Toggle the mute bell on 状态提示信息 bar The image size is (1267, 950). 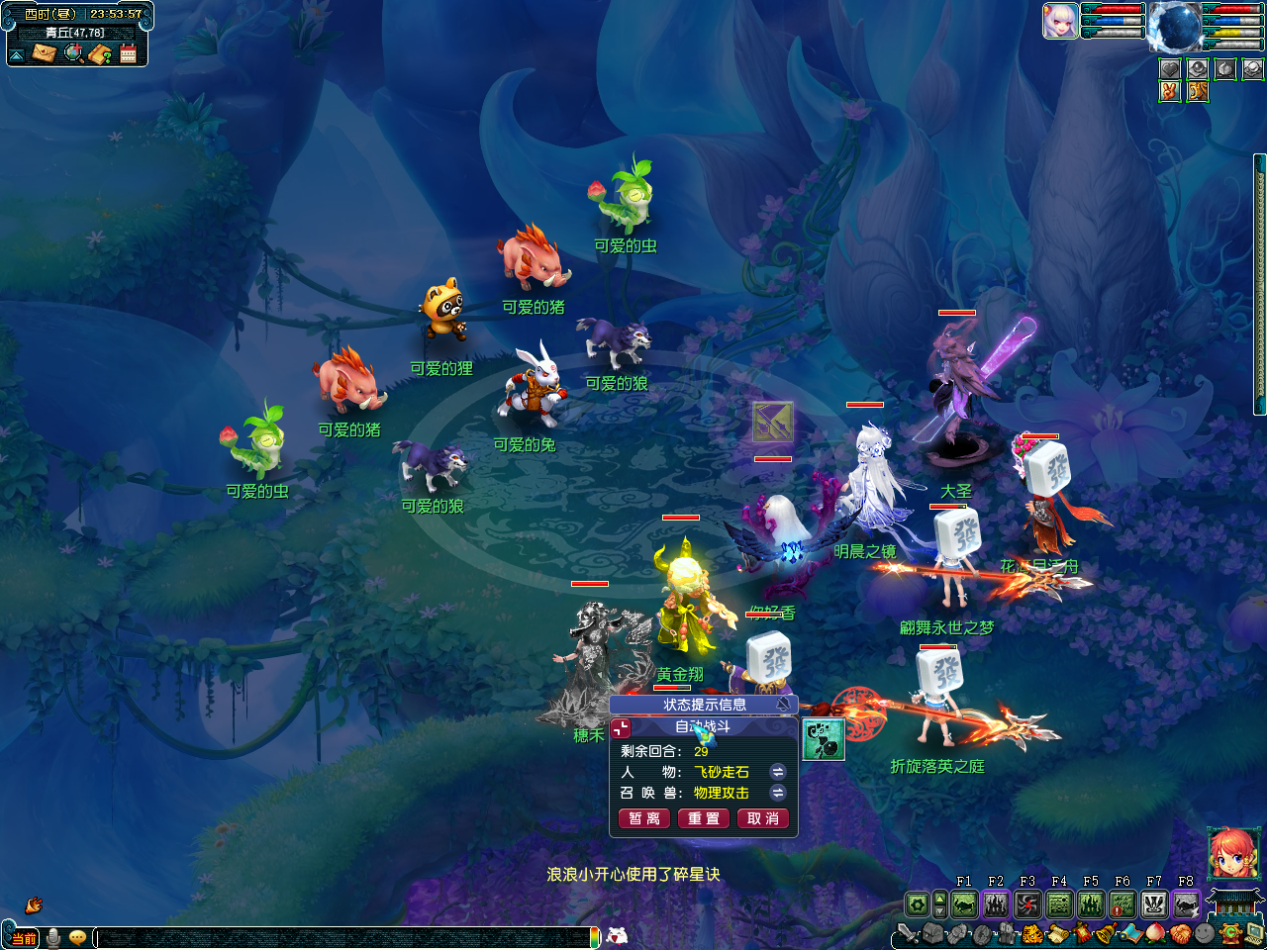point(785,704)
